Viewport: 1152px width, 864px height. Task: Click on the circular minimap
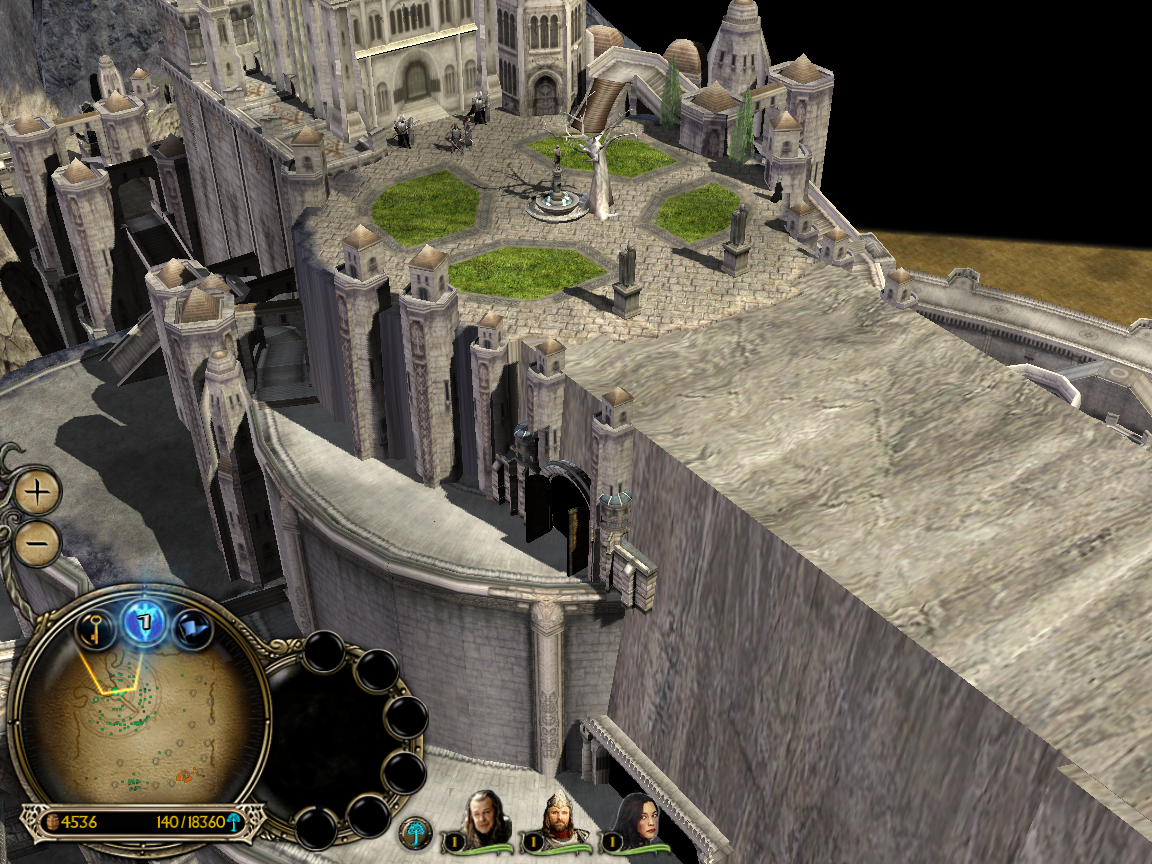(x=130, y=720)
